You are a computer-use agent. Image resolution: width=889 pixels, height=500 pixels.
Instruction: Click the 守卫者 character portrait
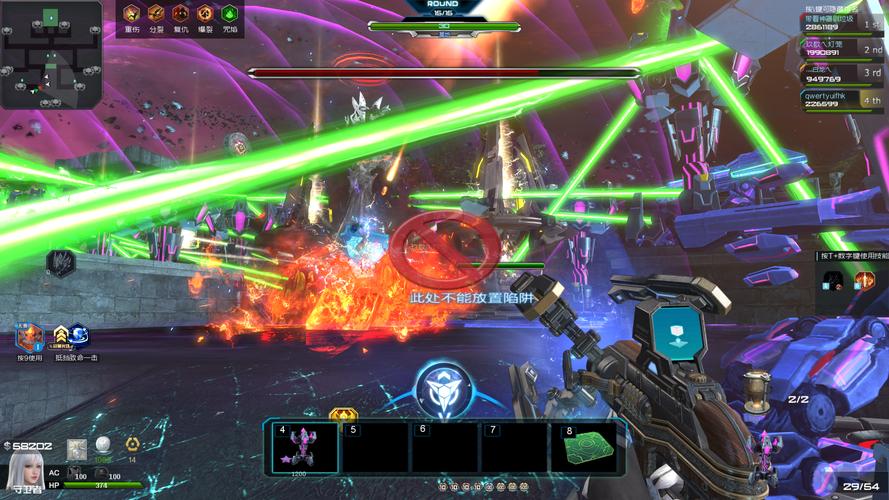coord(23,470)
